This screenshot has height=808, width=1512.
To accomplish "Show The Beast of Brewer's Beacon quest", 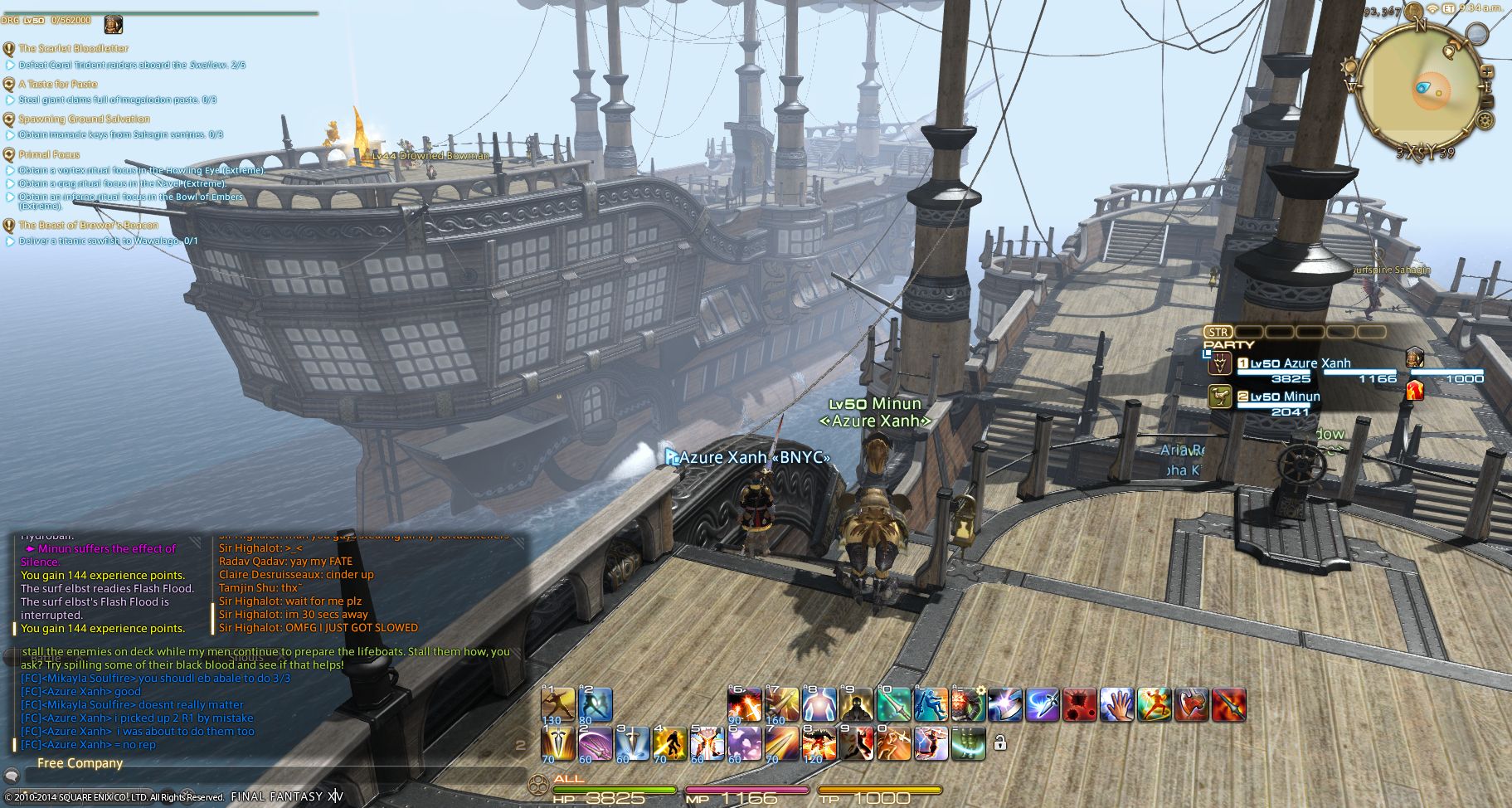I will pyautogui.click(x=88, y=225).
